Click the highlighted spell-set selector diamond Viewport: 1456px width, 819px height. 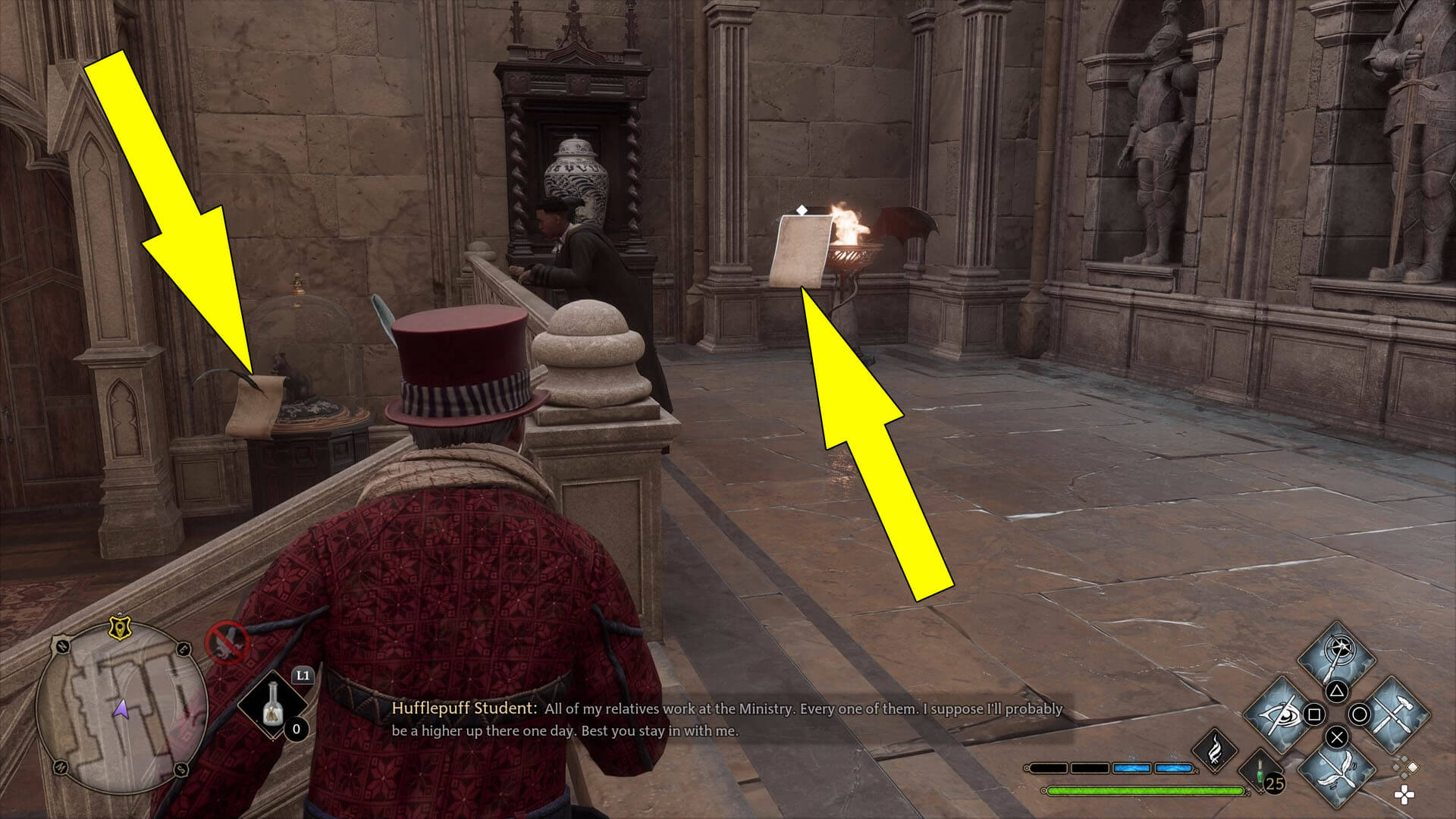(1413, 769)
